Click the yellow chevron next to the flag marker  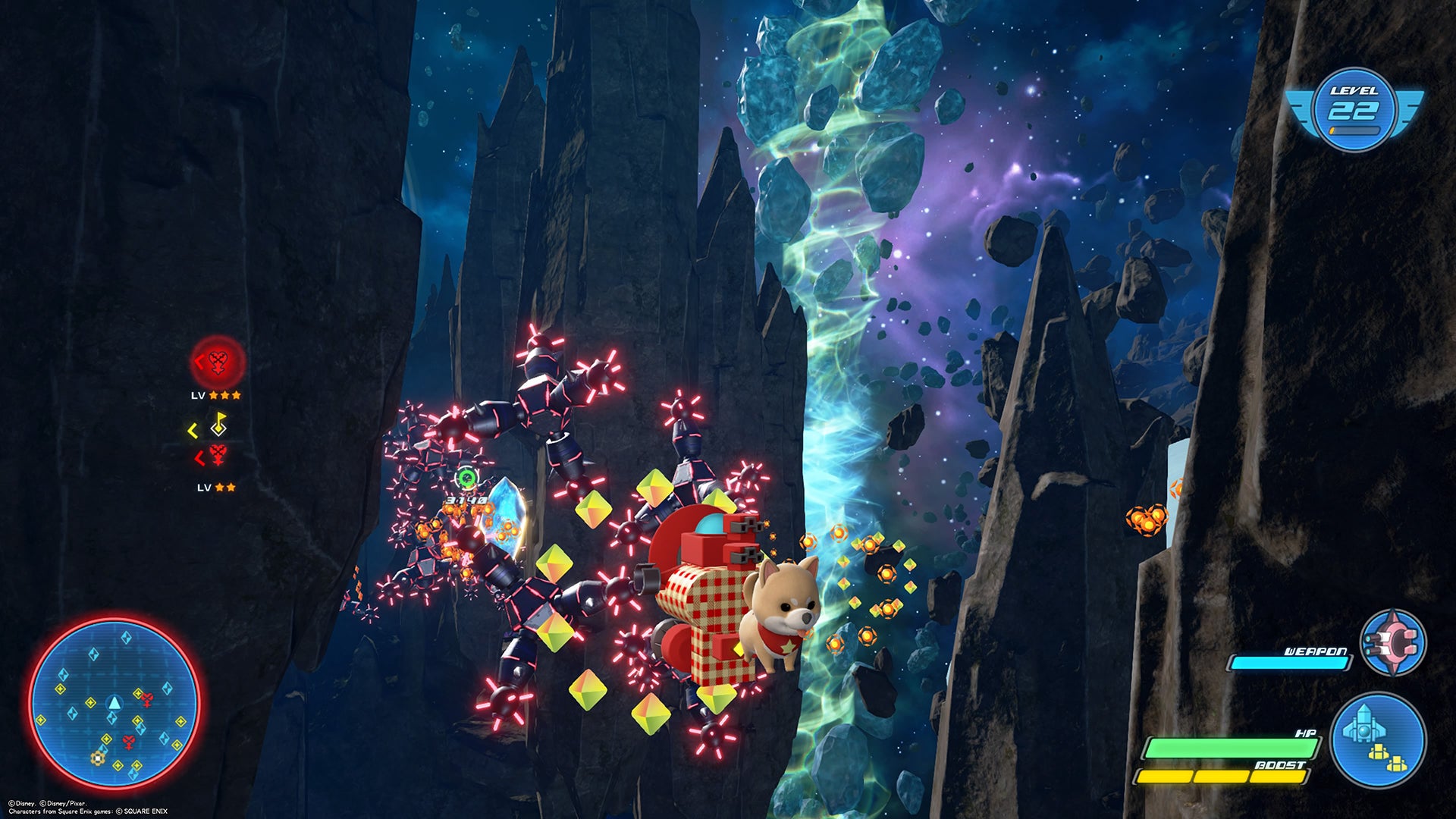coord(191,429)
